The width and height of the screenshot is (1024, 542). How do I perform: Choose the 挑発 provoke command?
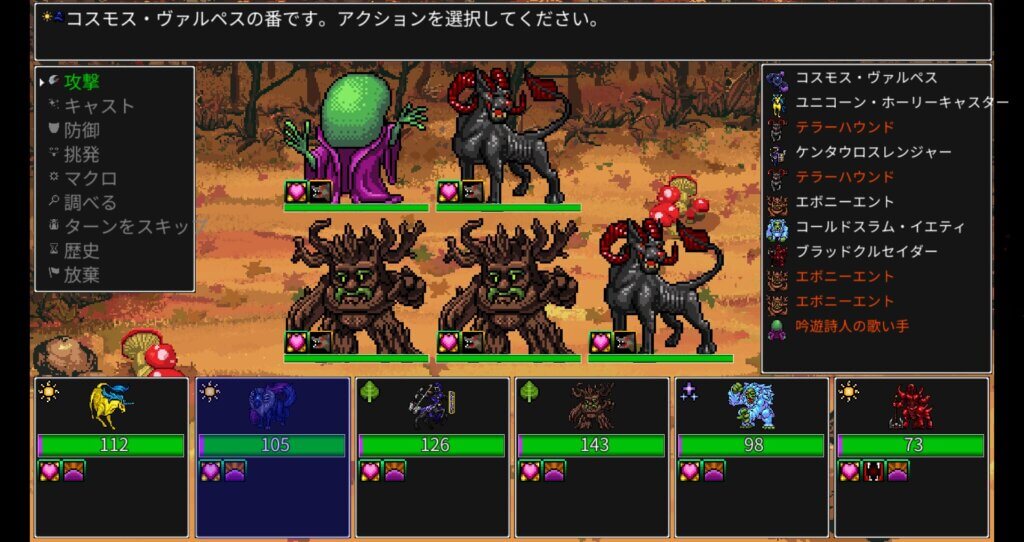pyautogui.click(x=82, y=155)
